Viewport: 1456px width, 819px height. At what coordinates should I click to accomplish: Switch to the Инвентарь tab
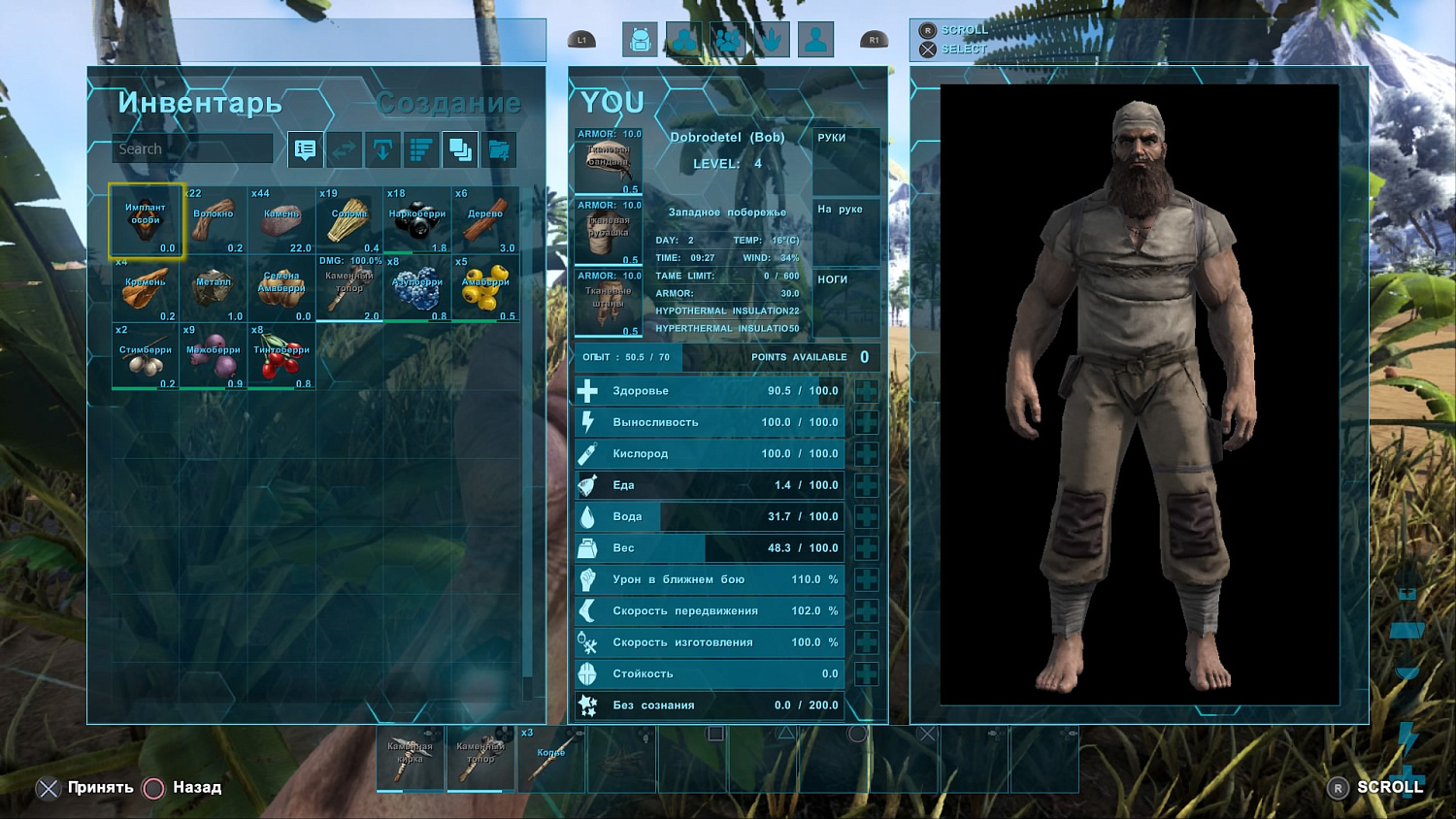pyautogui.click(x=199, y=102)
